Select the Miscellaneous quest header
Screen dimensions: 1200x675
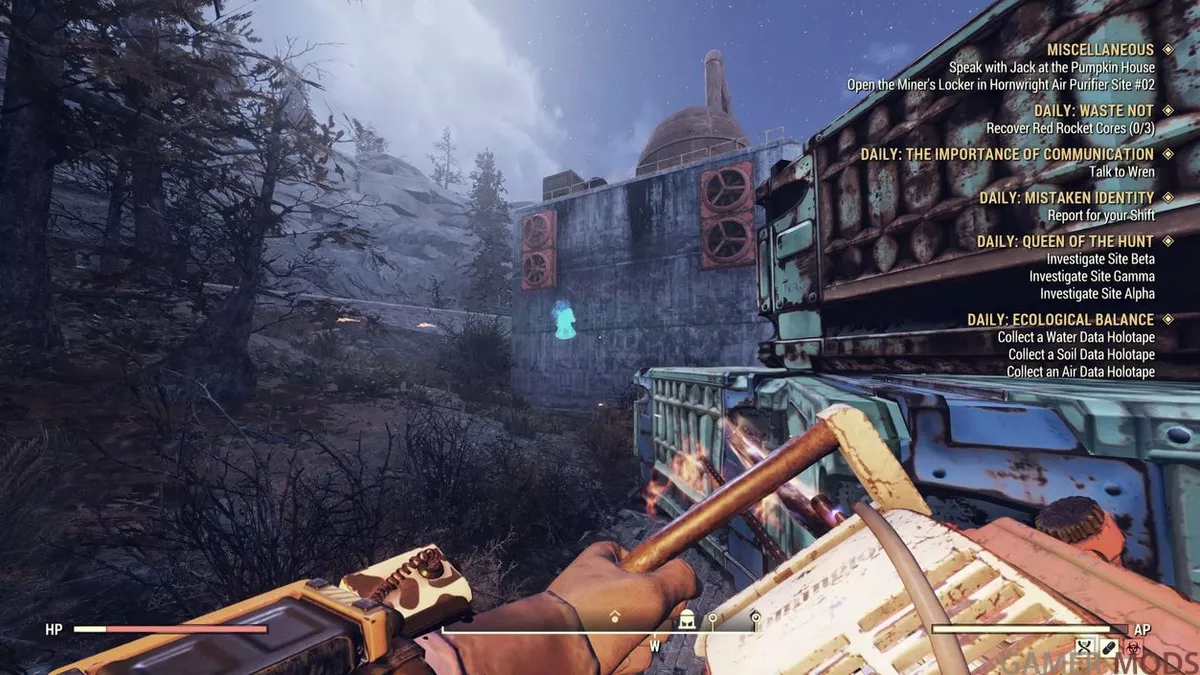click(x=1100, y=49)
